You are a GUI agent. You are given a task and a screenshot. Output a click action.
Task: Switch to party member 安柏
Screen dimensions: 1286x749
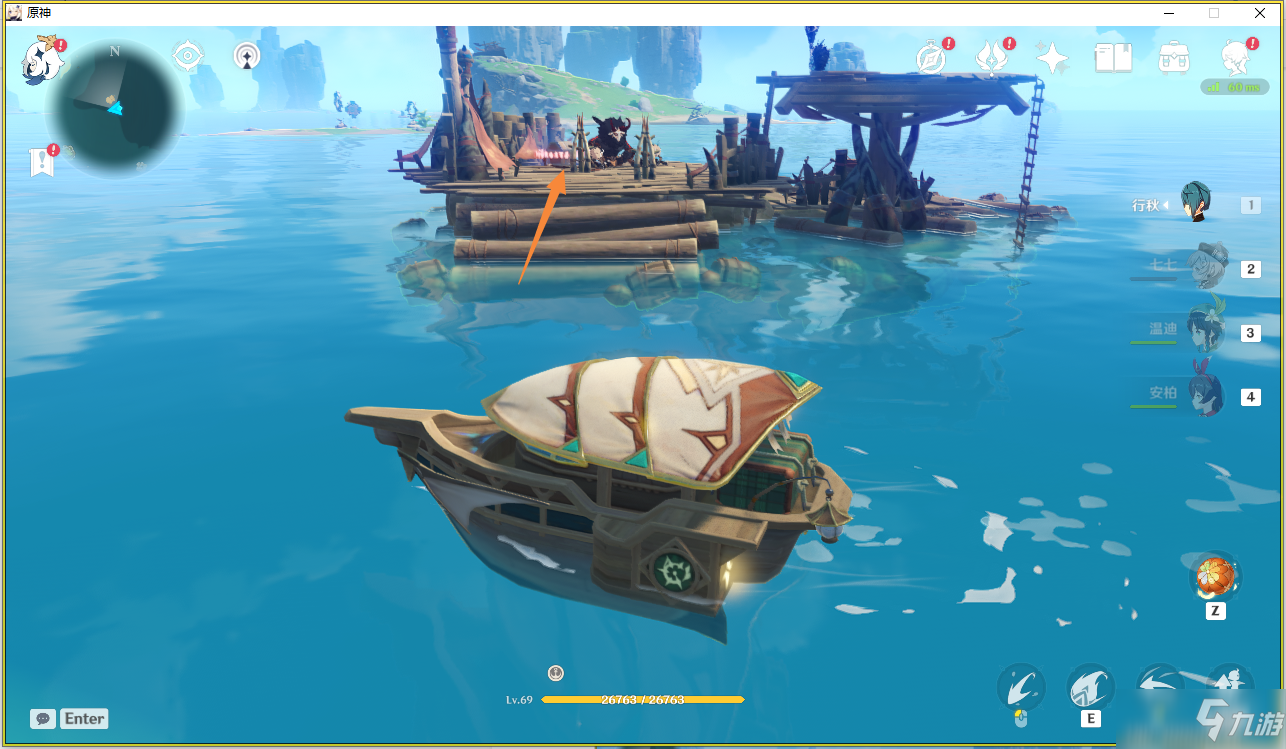click(x=1205, y=395)
